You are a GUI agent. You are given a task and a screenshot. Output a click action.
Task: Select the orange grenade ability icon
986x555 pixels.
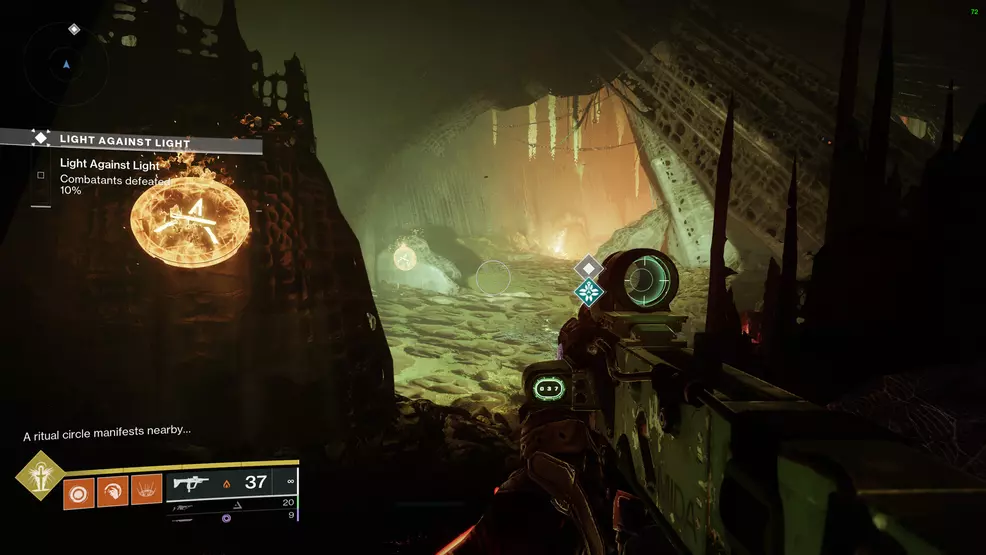(79, 490)
